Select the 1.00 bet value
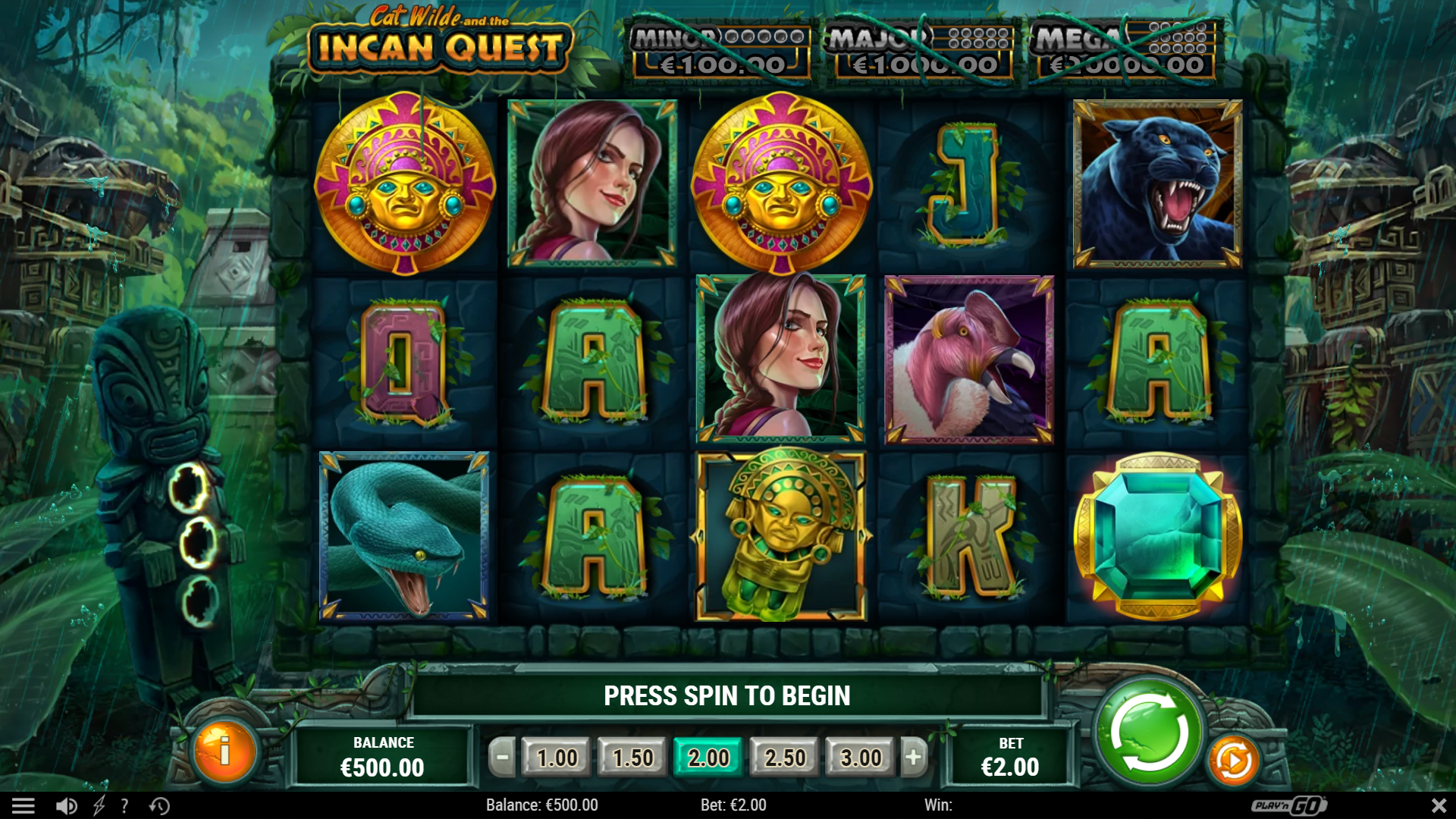Viewport: 1456px width, 819px height. click(557, 757)
